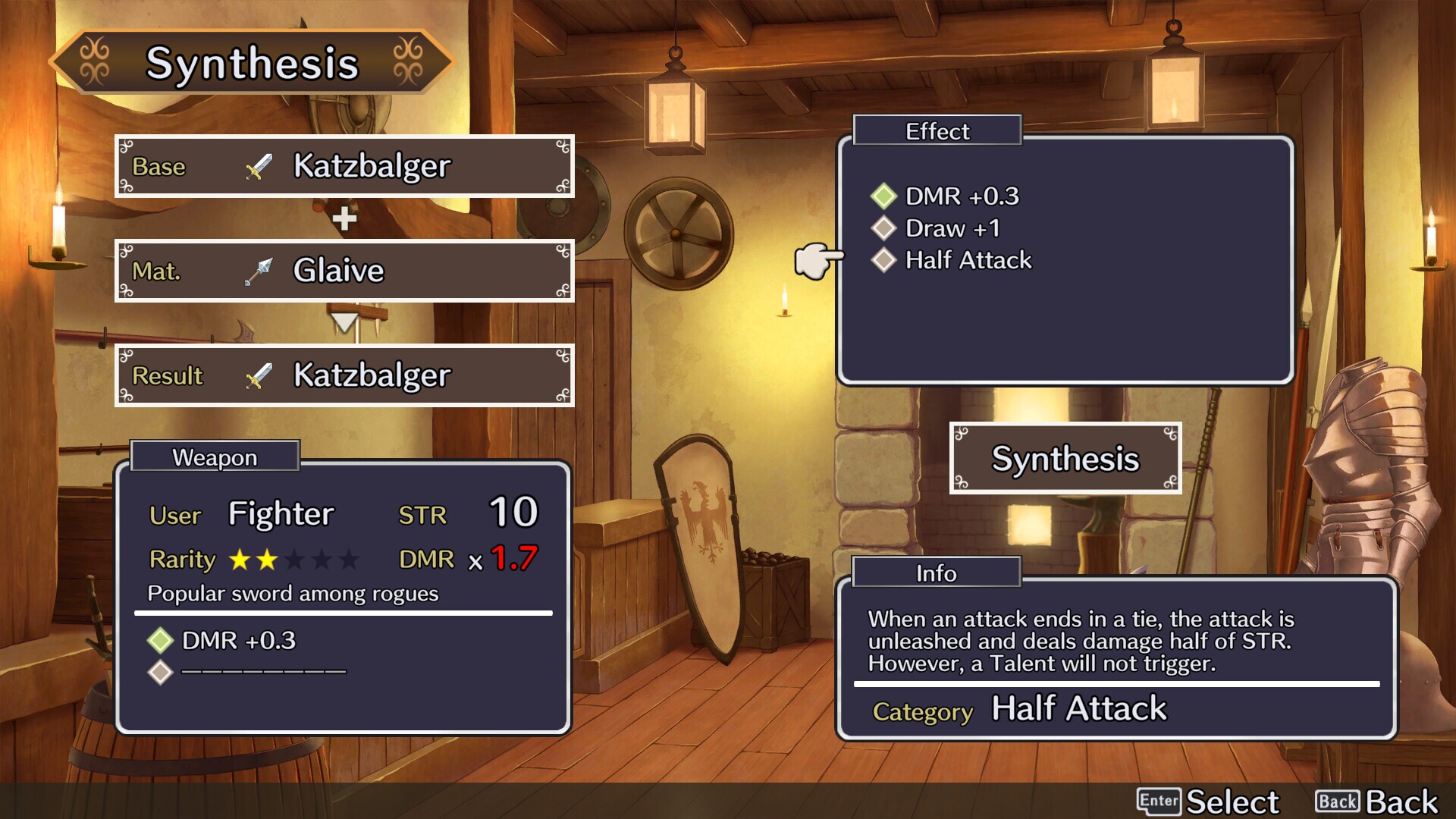This screenshot has height=819, width=1456.
Task: Pick the DMR +0.3 effect
Action: (961, 196)
